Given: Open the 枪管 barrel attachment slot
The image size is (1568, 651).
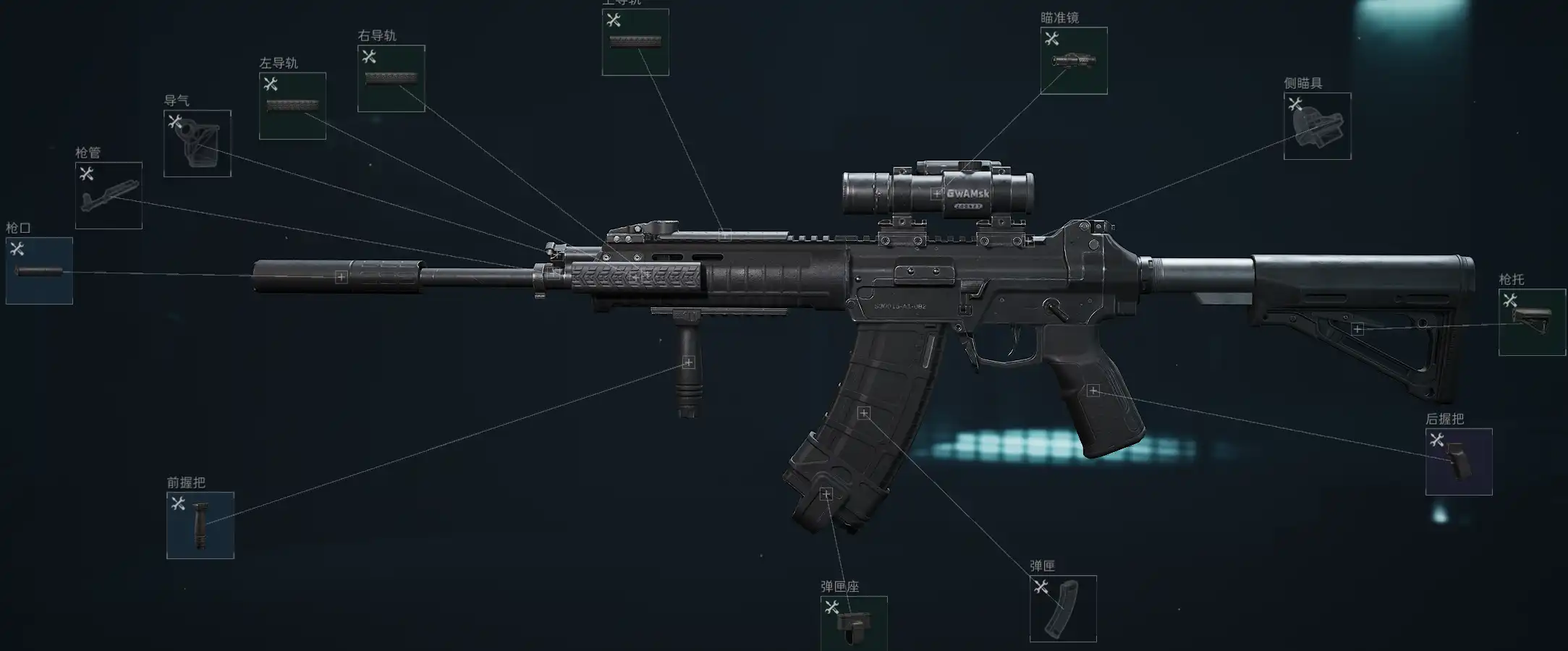Looking at the screenshot, I should pyautogui.click(x=109, y=195).
